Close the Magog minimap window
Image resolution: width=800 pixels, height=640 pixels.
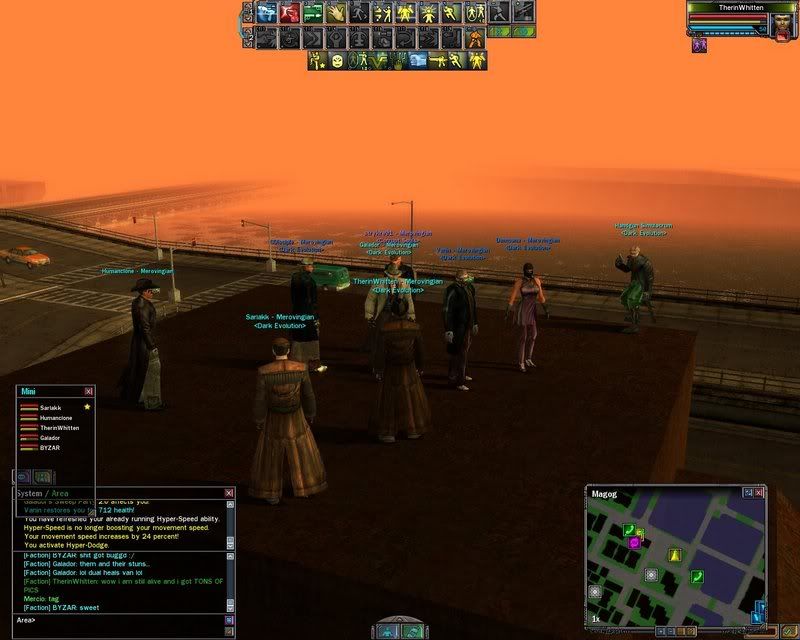[760, 493]
